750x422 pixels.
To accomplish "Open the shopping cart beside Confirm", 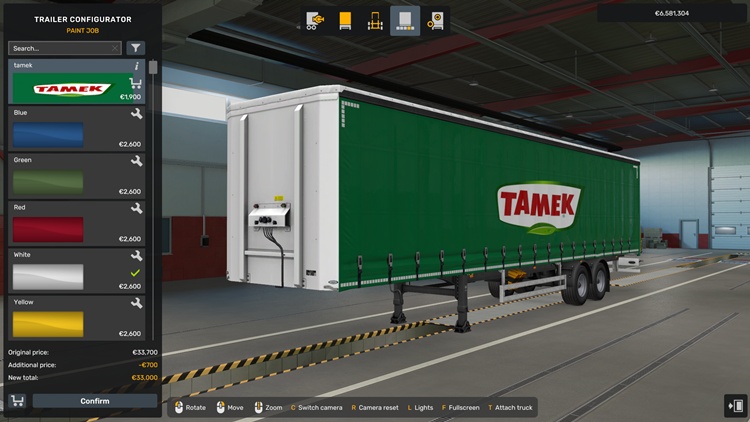I will click(x=17, y=401).
